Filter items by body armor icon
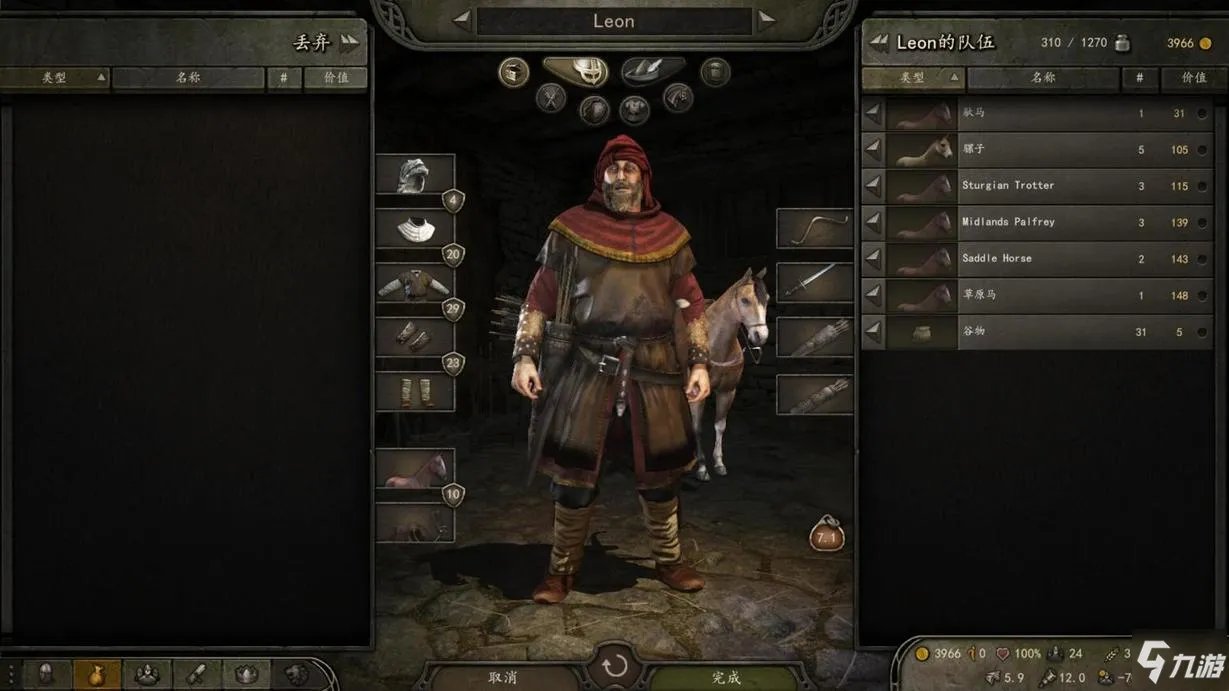The image size is (1229, 691). 634,108
